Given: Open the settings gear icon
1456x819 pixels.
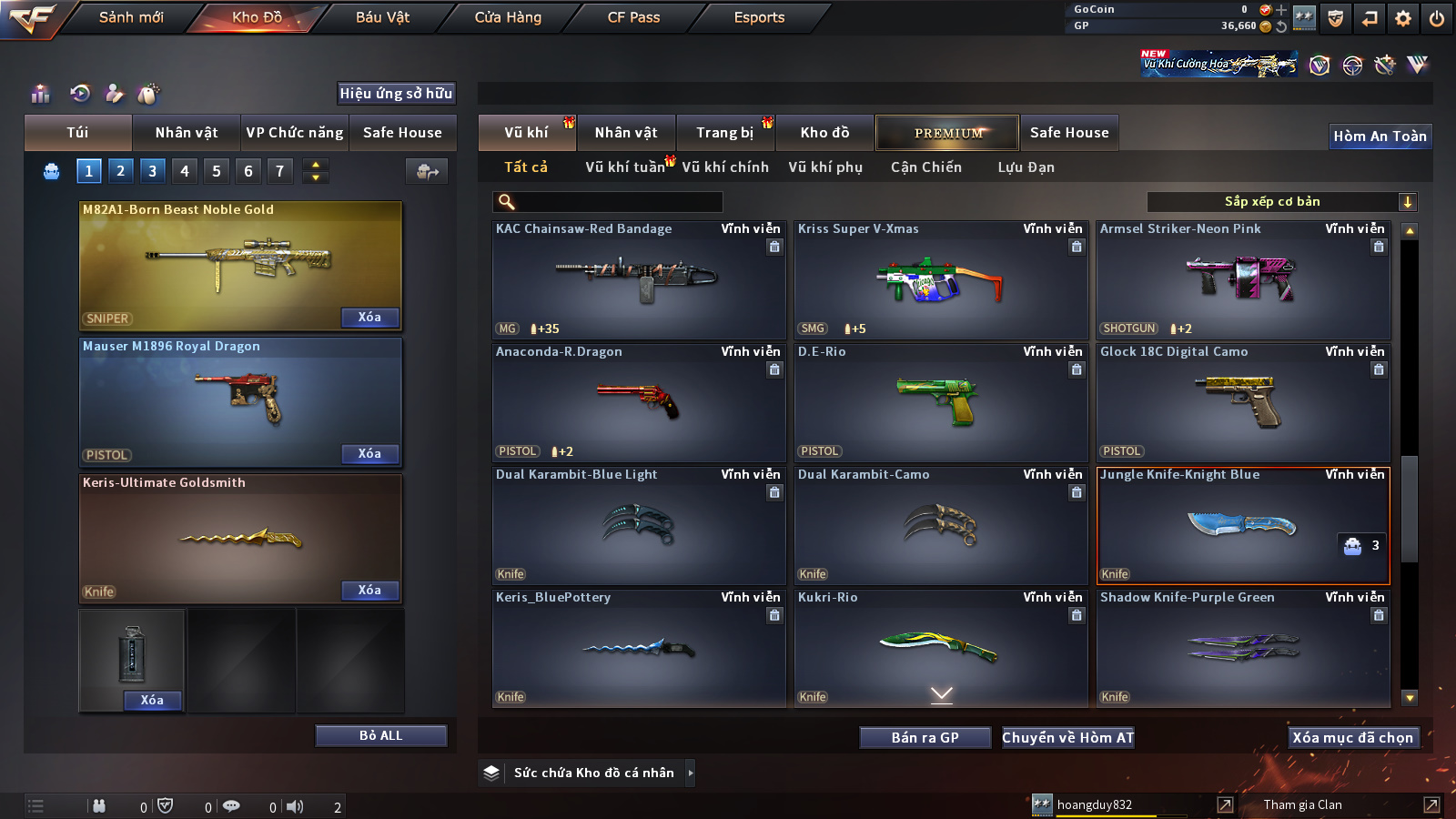Looking at the screenshot, I should pos(1403,18).
